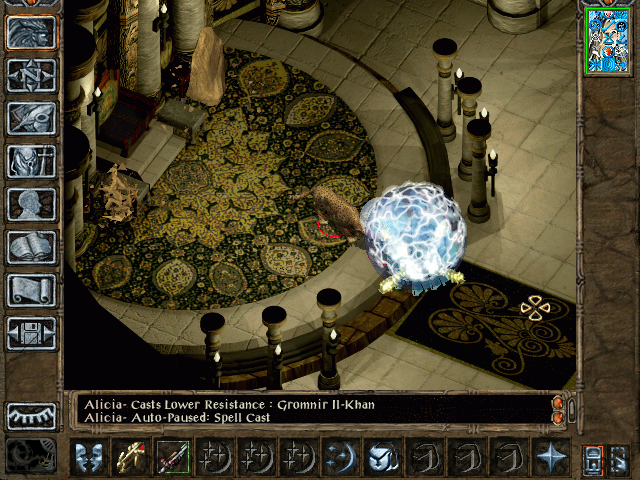Image resolution: width=640 pixels, height=480 pixels.
Task: Toggle party AI lantern button
Action: [619, 458]
